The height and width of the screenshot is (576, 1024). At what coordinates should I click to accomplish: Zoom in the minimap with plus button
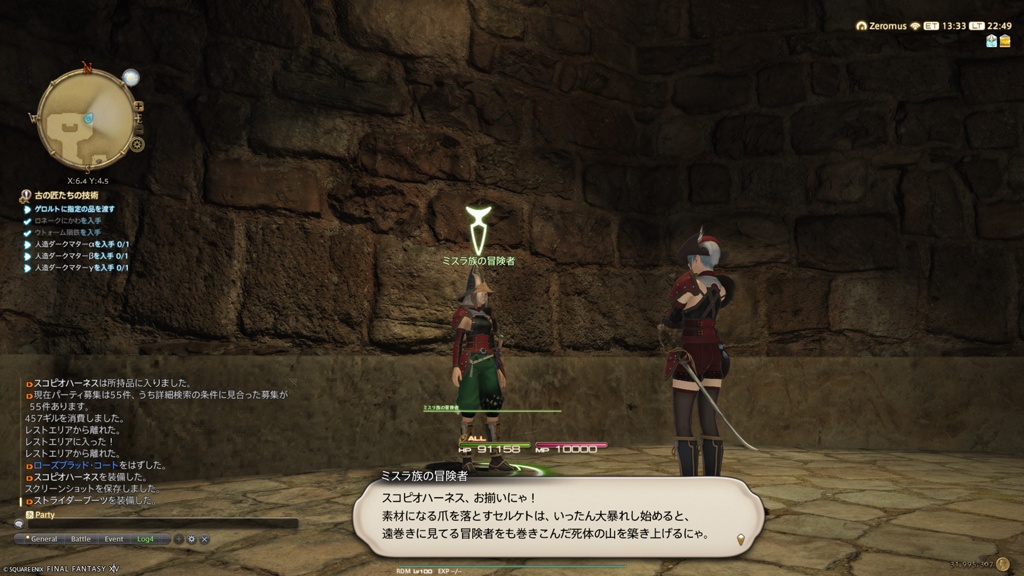point(138,106)
